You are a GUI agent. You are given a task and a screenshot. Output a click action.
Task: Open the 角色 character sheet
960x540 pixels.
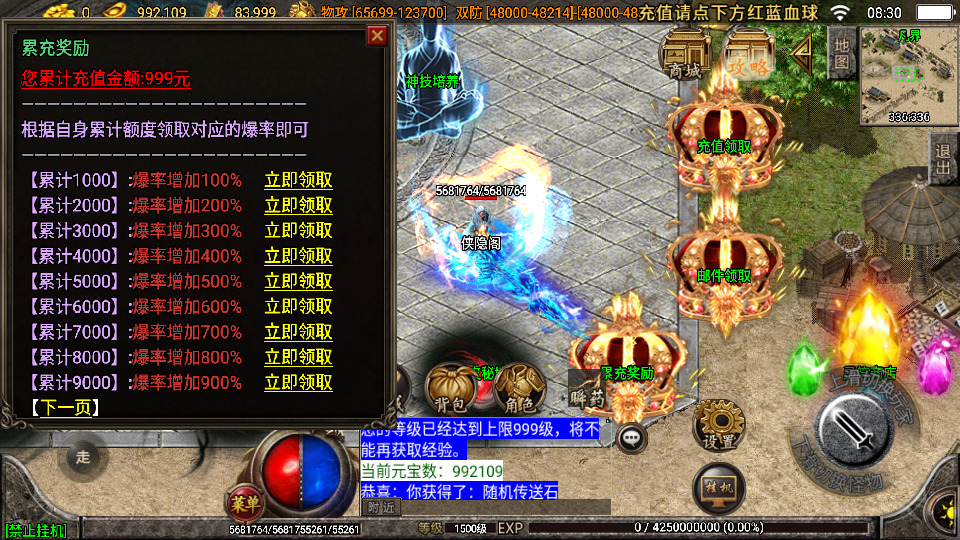(518, 389)
